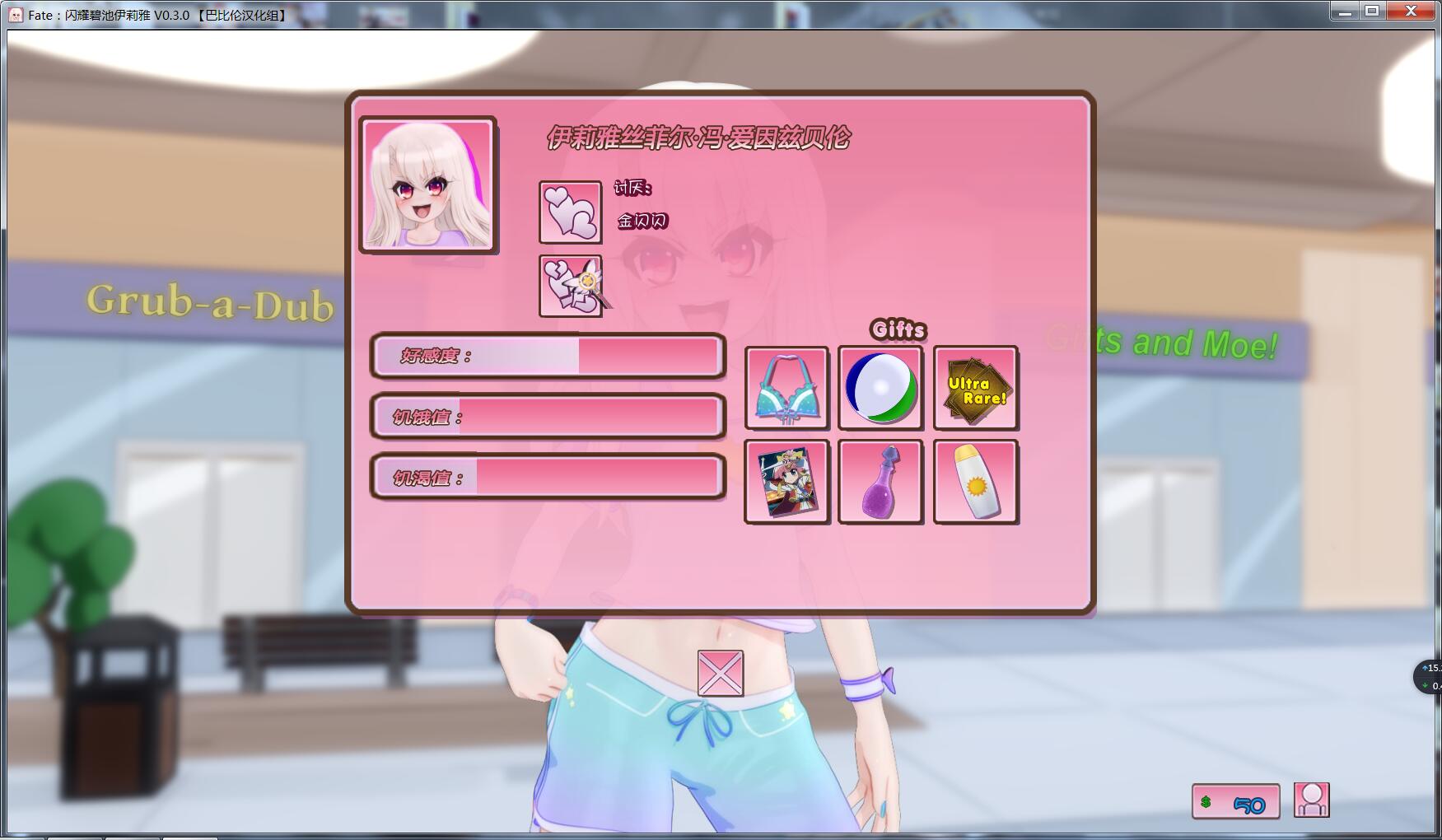Click the 好感度 affection bar
The height and width of the screenshot is (840, 1442).
[548, 356]
